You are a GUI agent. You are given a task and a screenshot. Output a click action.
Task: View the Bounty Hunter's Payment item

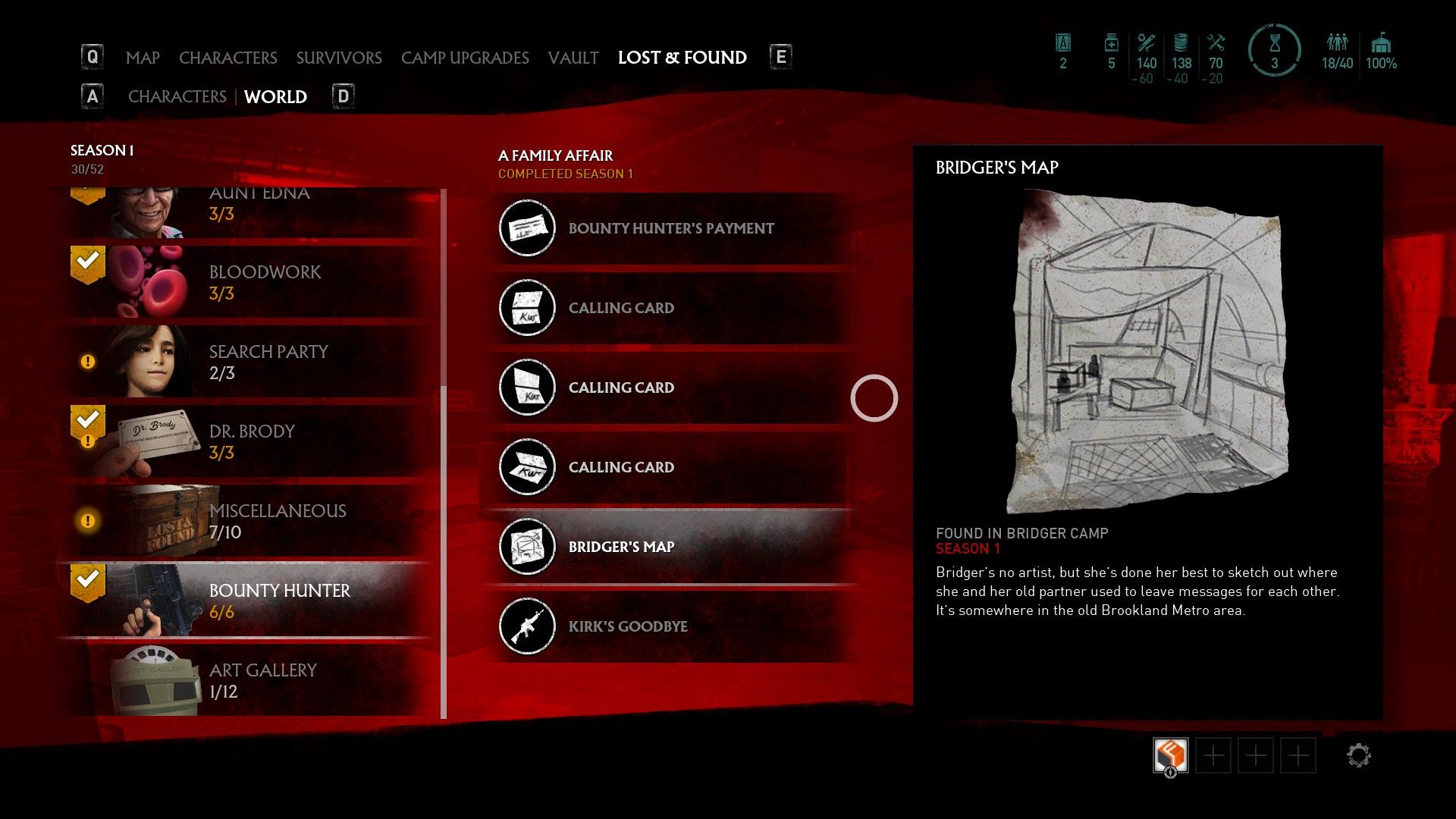[x=670, y=228]
